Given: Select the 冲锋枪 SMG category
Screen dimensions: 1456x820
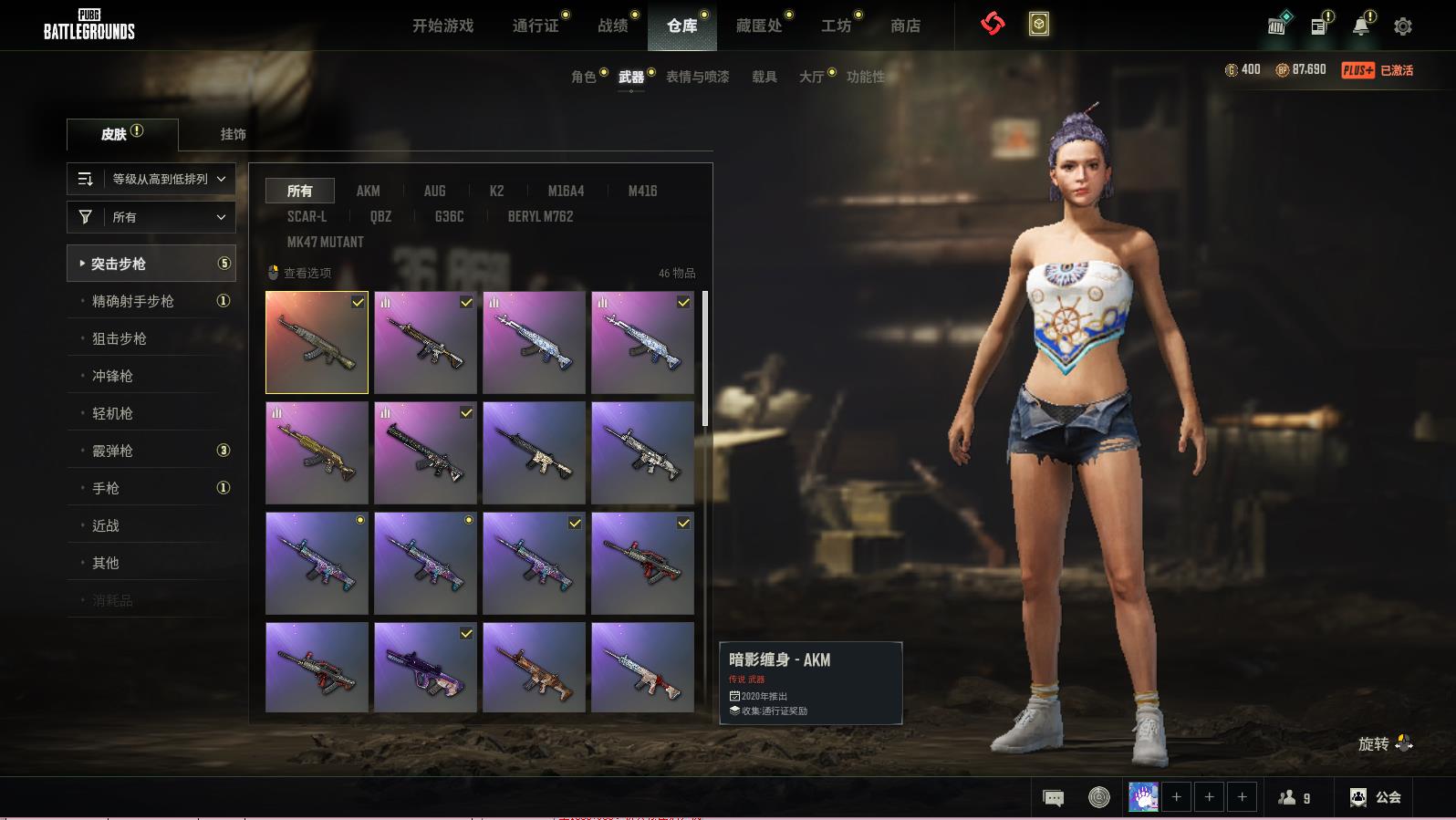Looking at the screenshot, I should (112, 376).
